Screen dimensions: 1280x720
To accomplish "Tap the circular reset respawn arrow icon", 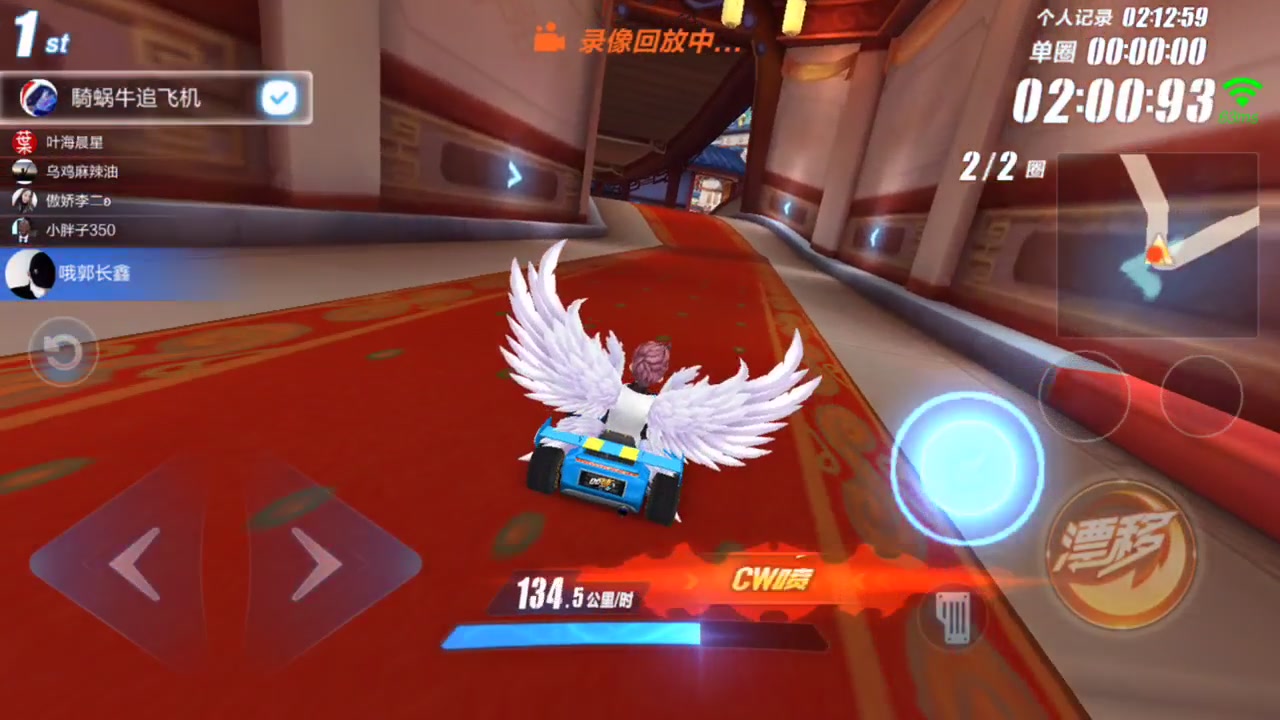I will click(63, 352).
